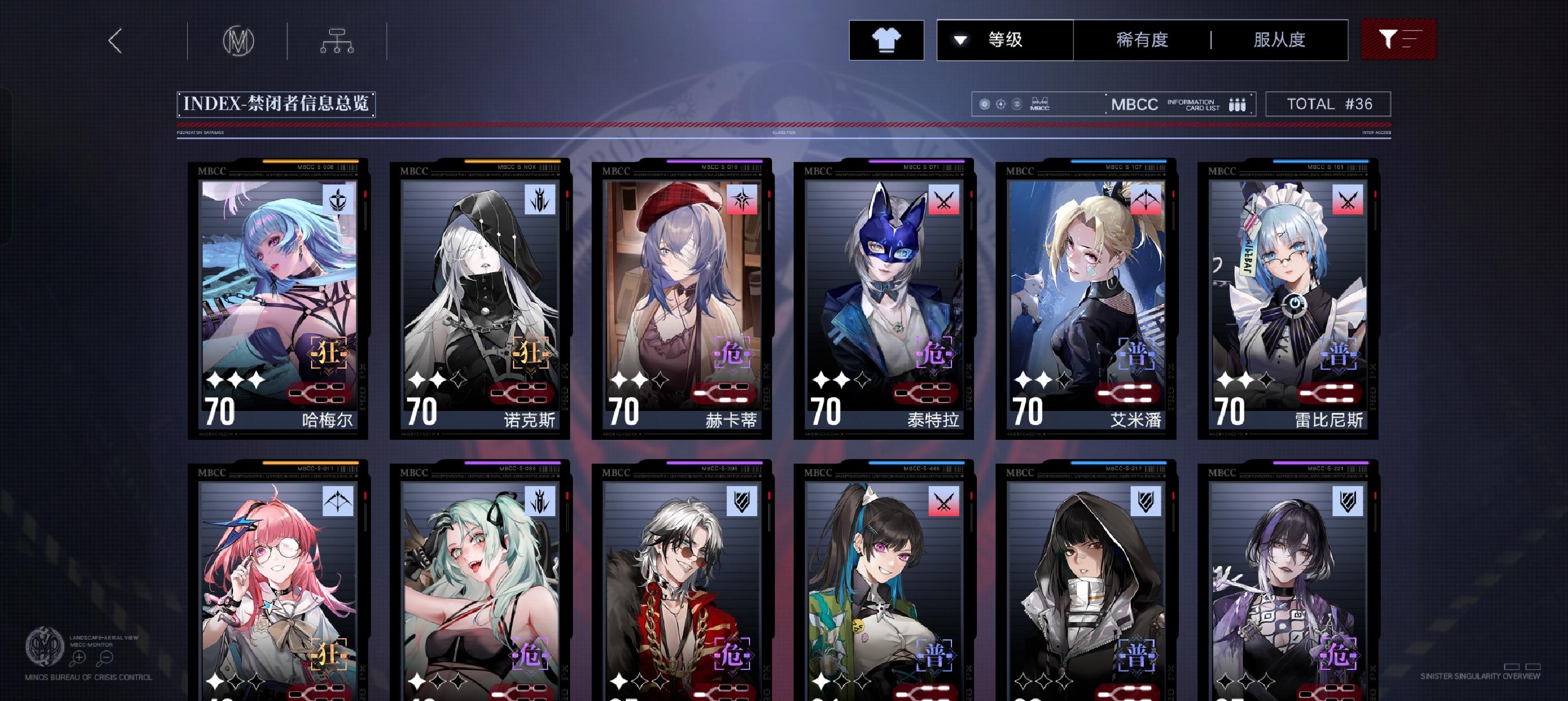Select the shirt/outfit display icon
This screenshot has height=701, width=1568.
coord(886,39)
